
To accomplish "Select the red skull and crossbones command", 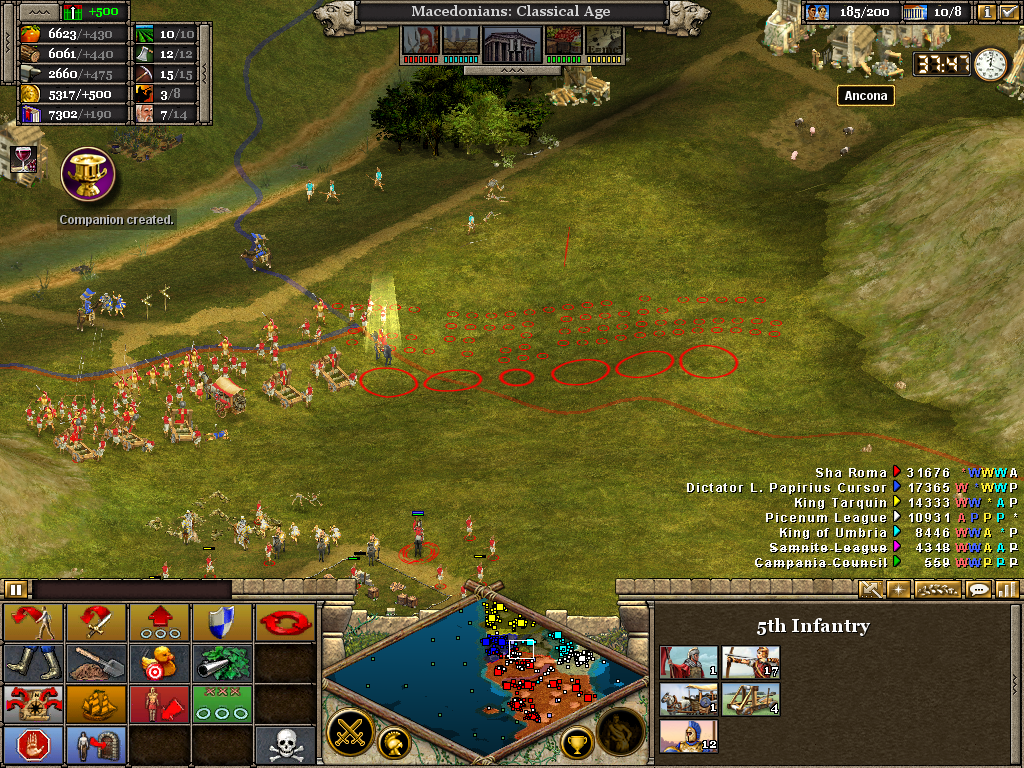I will [285, 744].
